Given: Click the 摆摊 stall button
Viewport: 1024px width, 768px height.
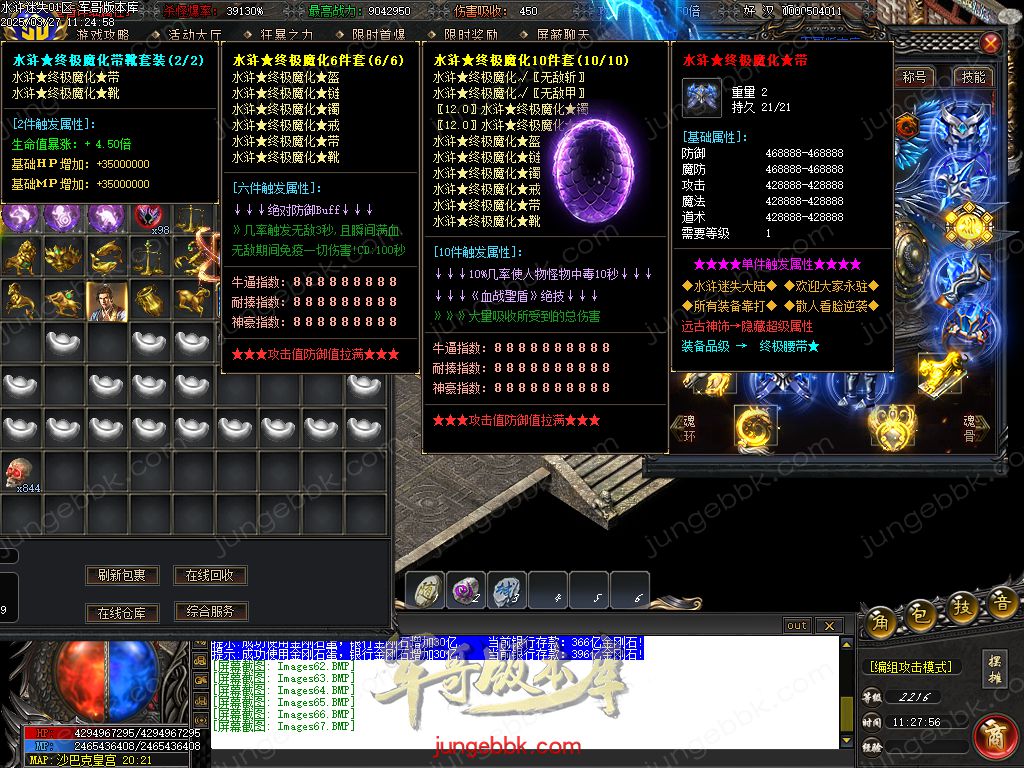Looking at the screenshot, I should (x=994, y=667).
